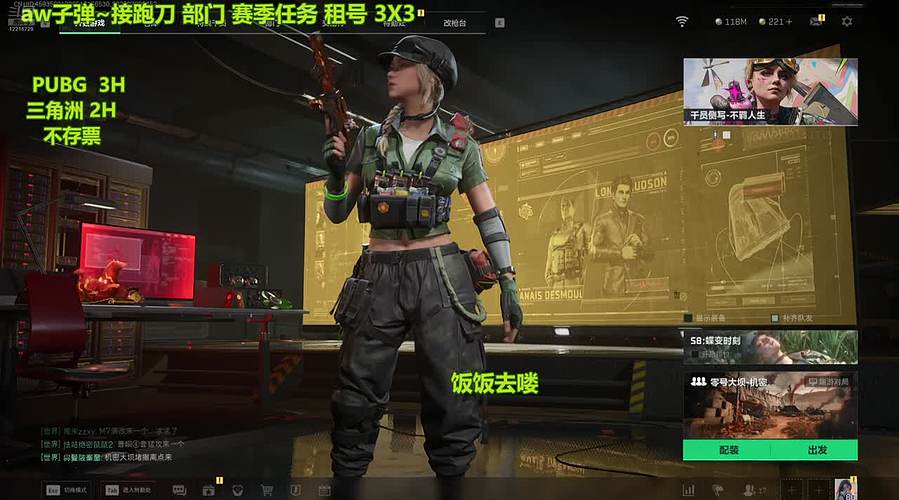
Task: Open the shopping cart store icon
Action: (267, 490)
